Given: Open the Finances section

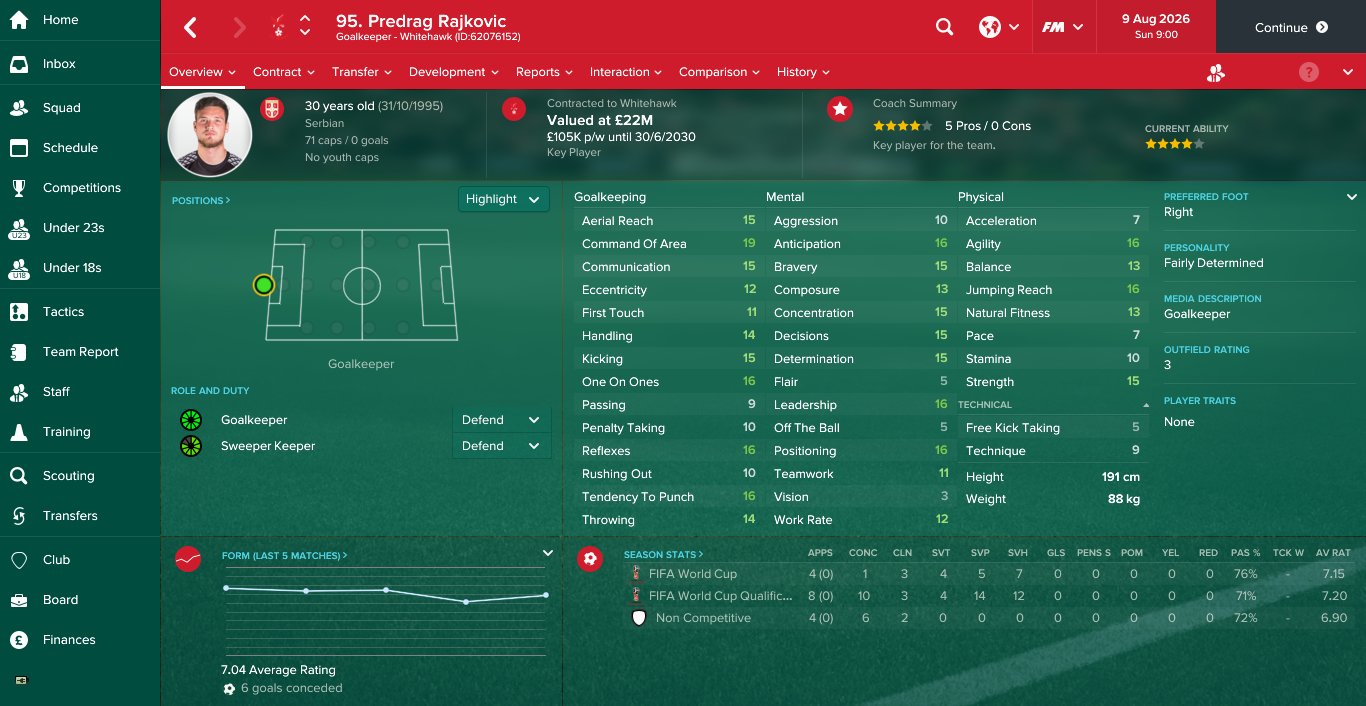Looking at the screenshot, I should 69,640.
